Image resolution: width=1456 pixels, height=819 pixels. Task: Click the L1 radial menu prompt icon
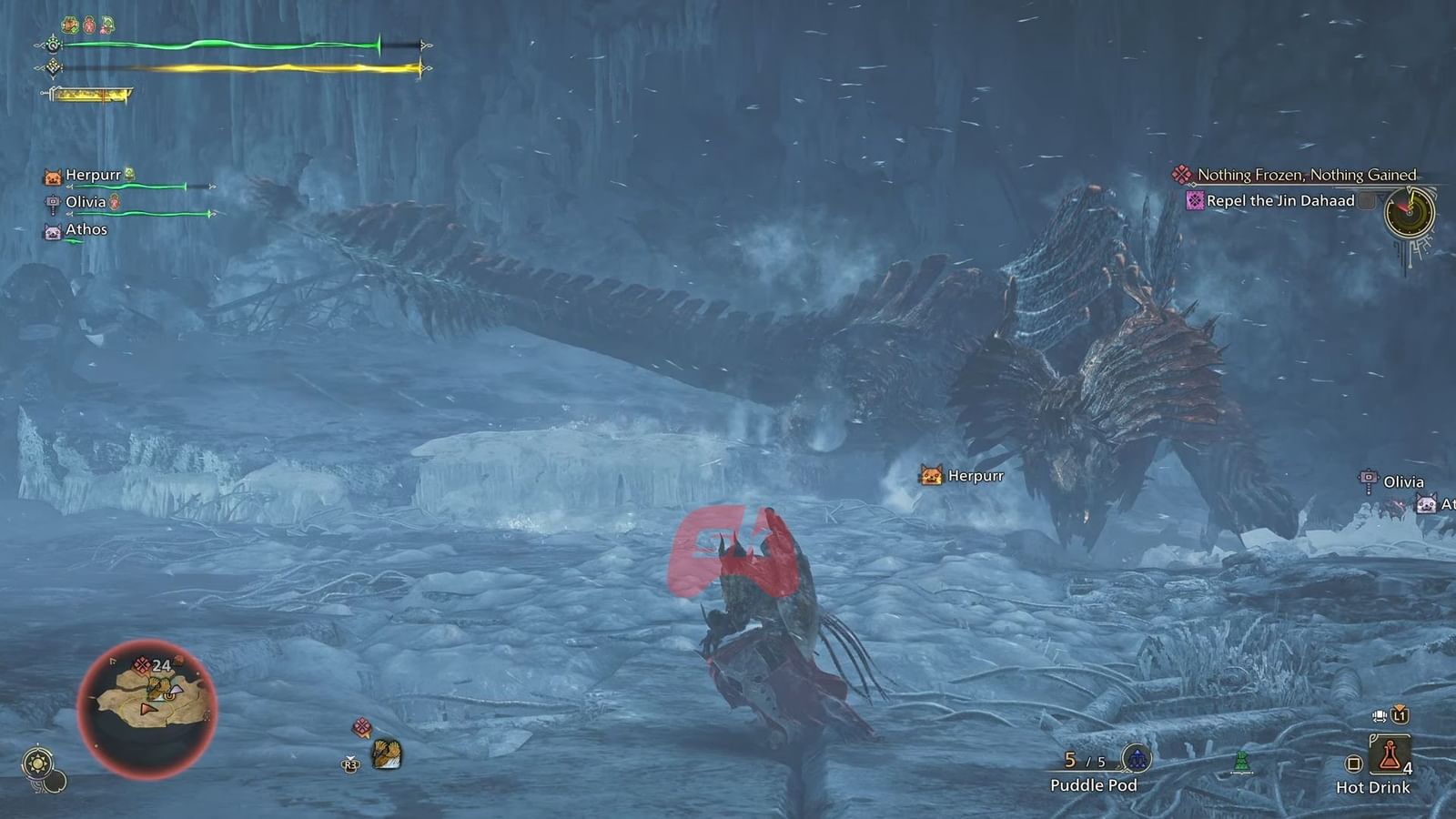pyautogui.click(x=1400, y=715)
